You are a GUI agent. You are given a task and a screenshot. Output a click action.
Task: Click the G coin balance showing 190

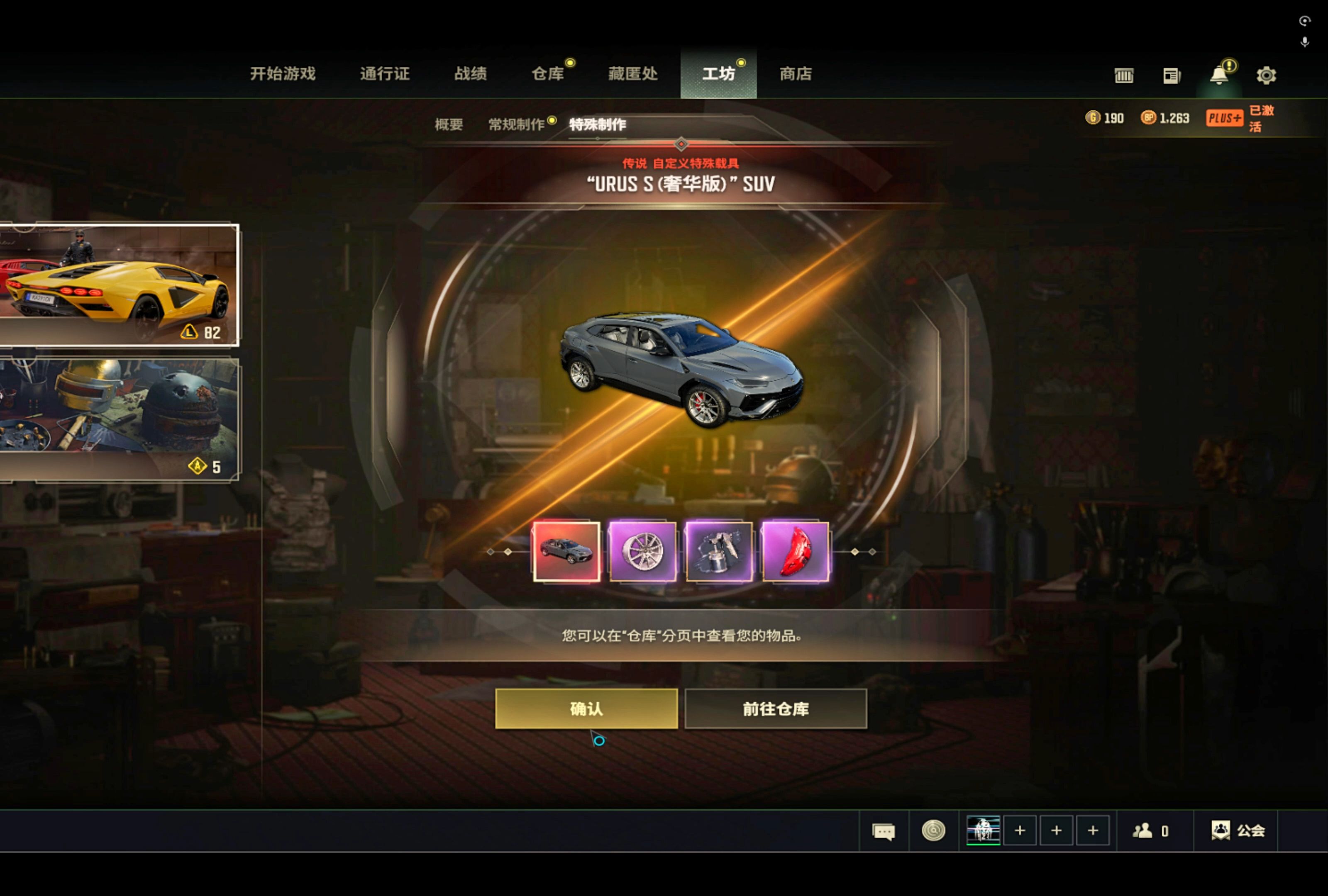(x=1105, y=118)
